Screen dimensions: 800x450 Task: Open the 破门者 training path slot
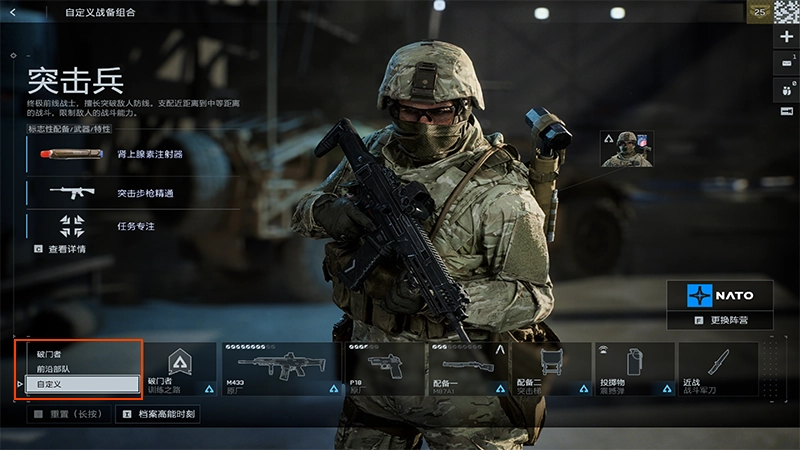(x=180, y=368)
